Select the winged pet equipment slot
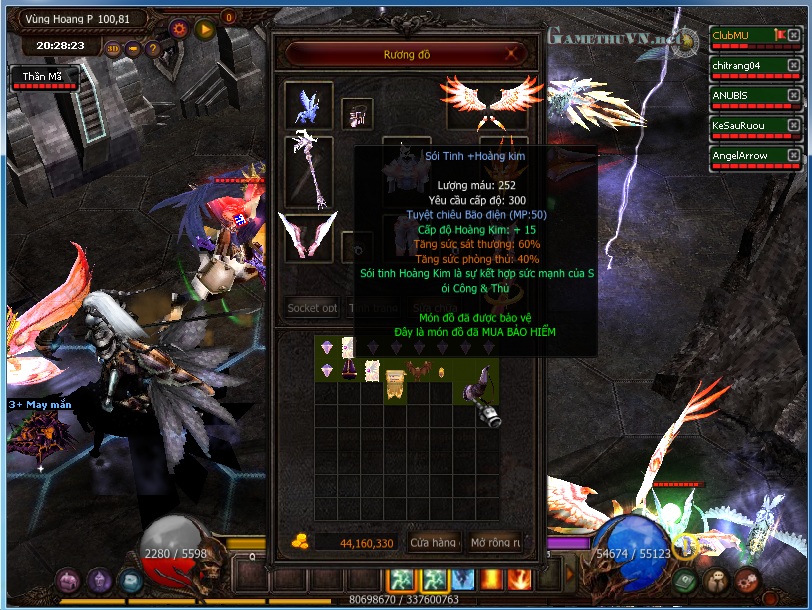 tap(309, 106)
